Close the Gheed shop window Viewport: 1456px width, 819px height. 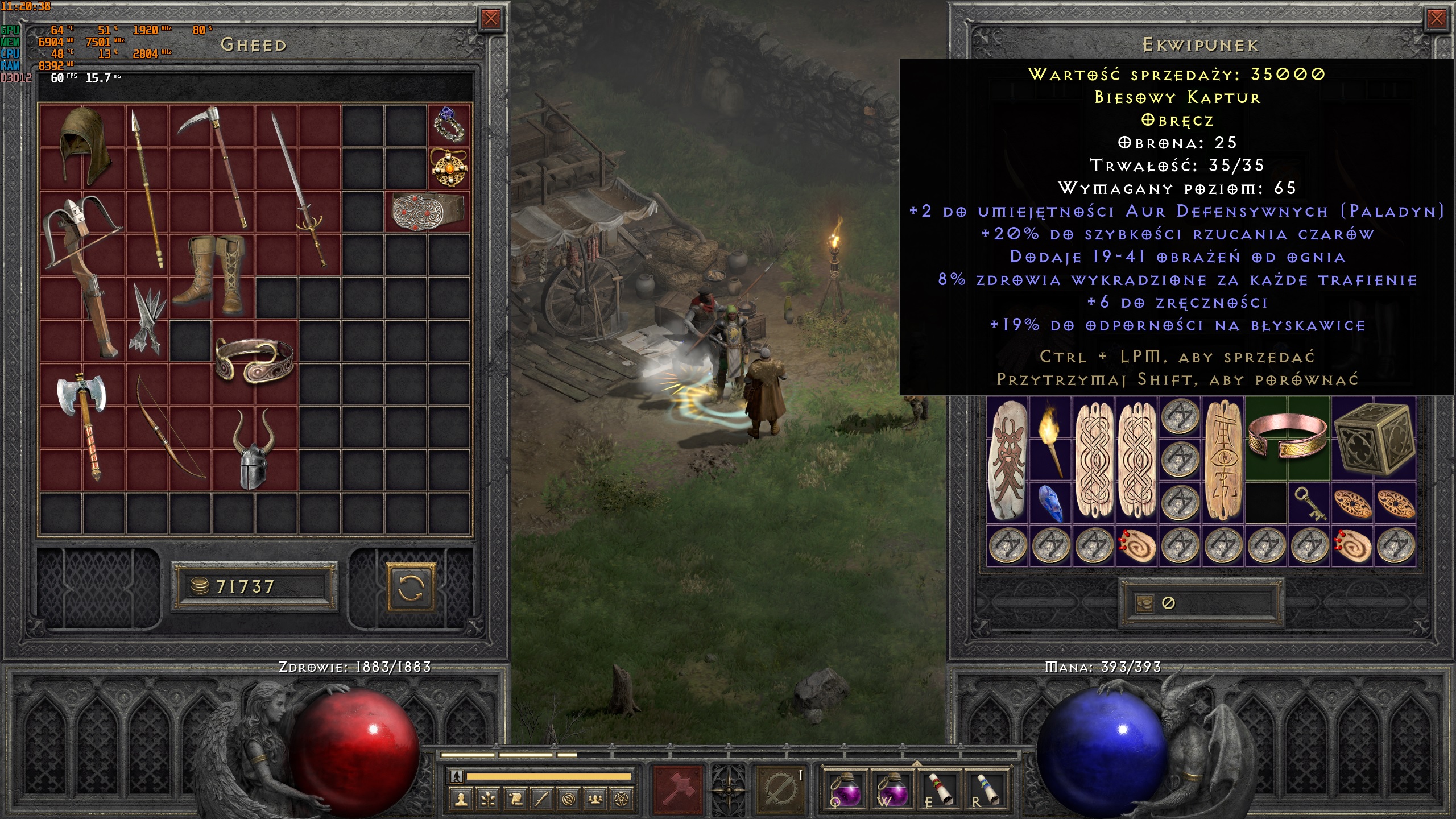coord(490,19)
